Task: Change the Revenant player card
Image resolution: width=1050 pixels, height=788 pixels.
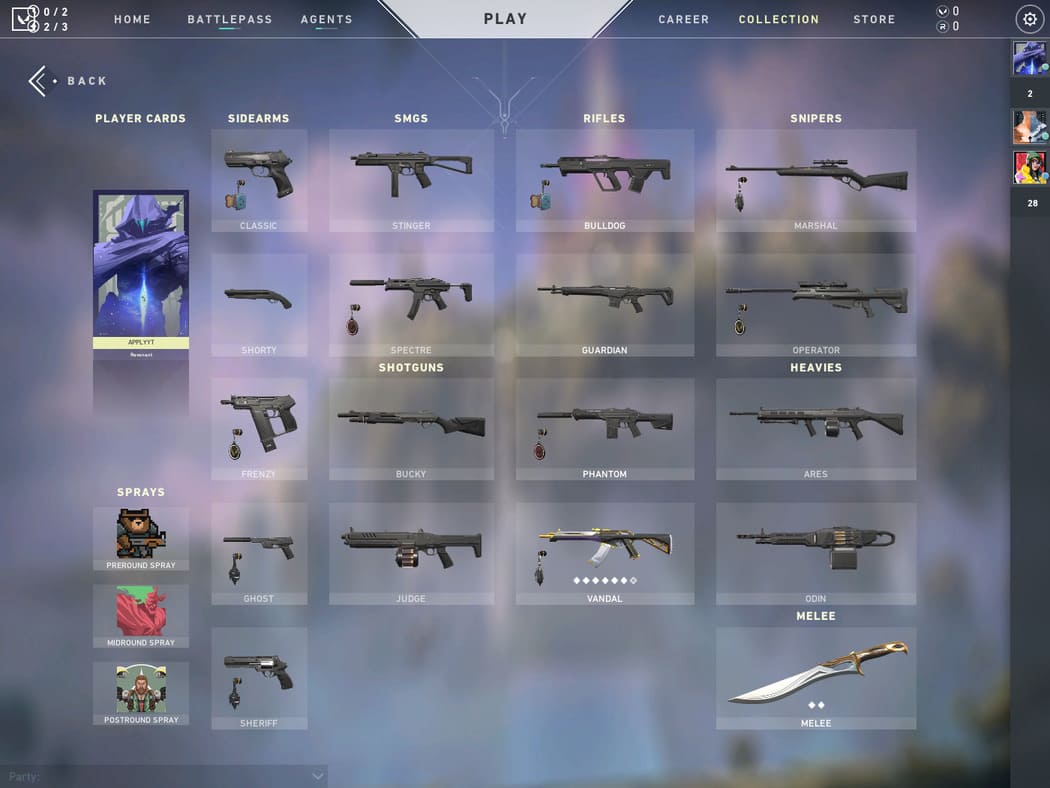Action: pyautogui.click(x=141, y=270)
